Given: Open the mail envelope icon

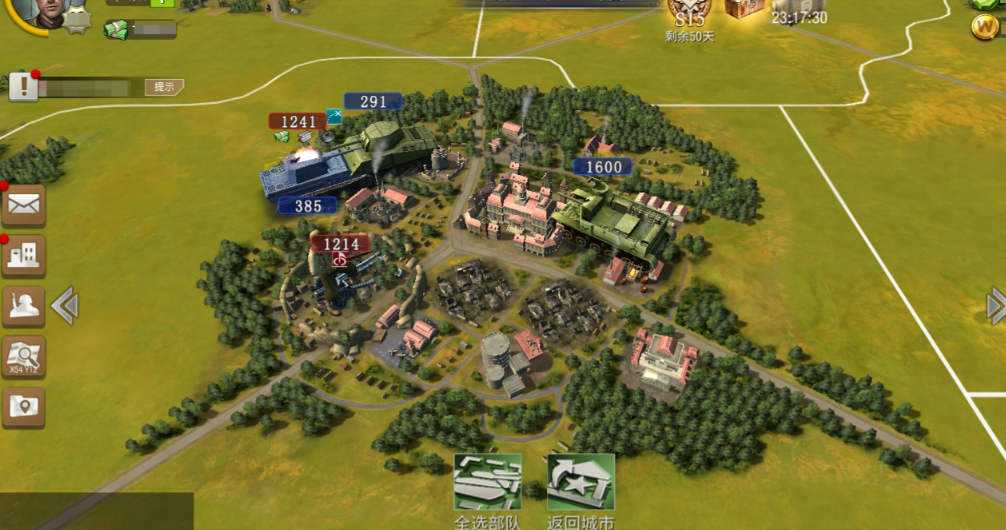Looking at the screenshot, I should coord(23,205).
